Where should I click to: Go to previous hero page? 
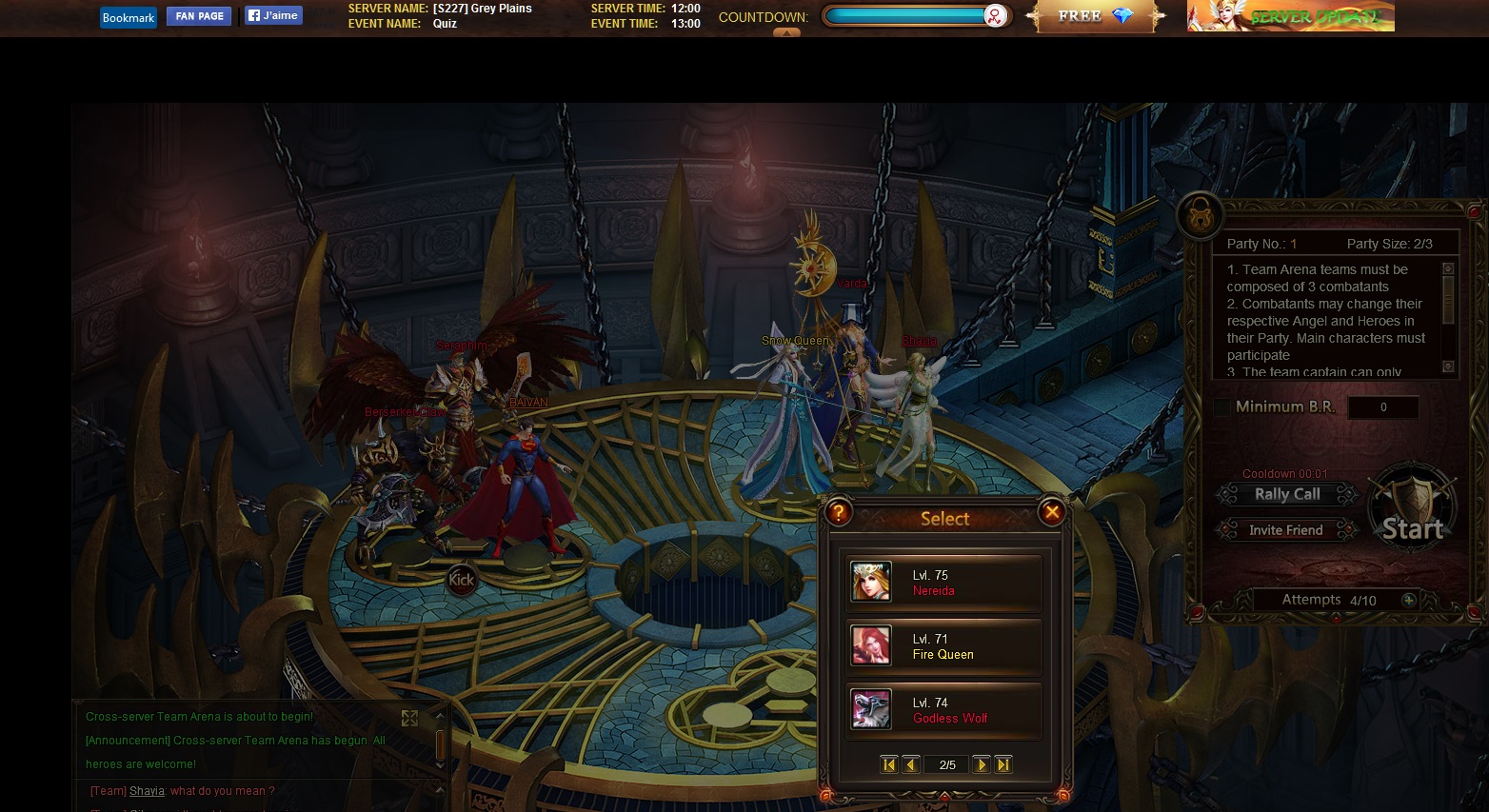[911, 764]
